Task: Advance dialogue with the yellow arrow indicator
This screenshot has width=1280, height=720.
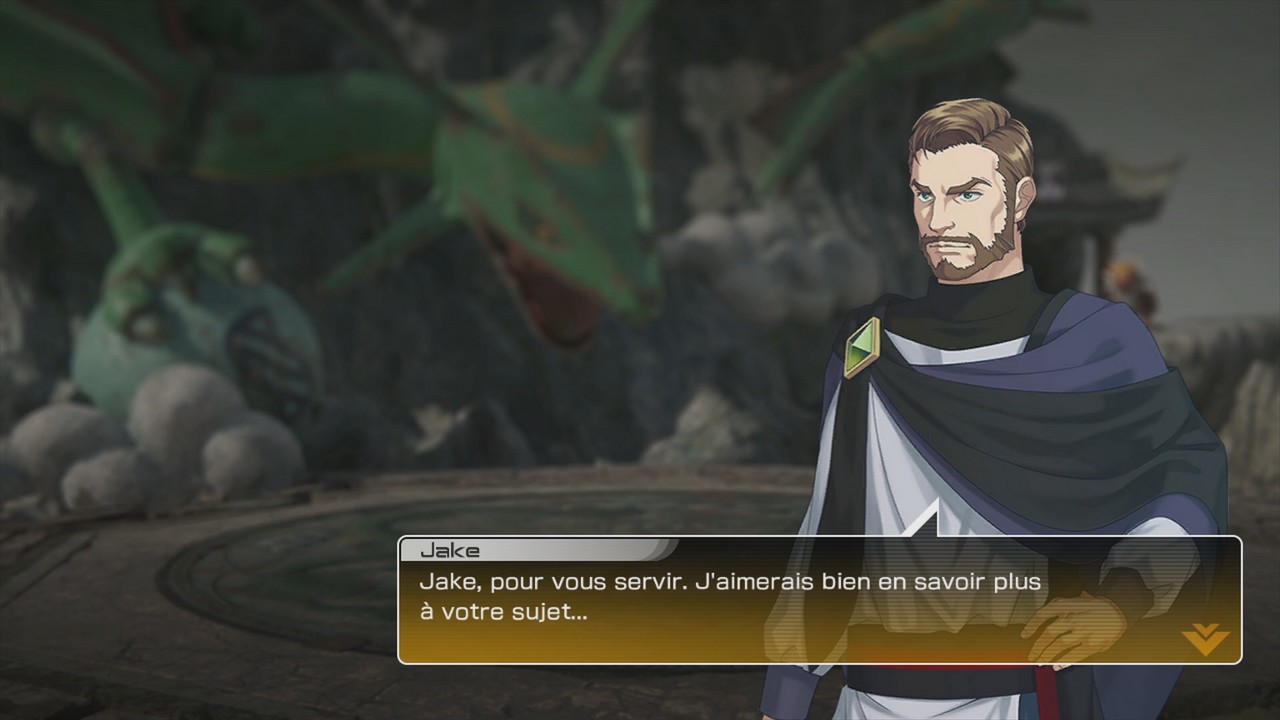Action: (1204, 638)
